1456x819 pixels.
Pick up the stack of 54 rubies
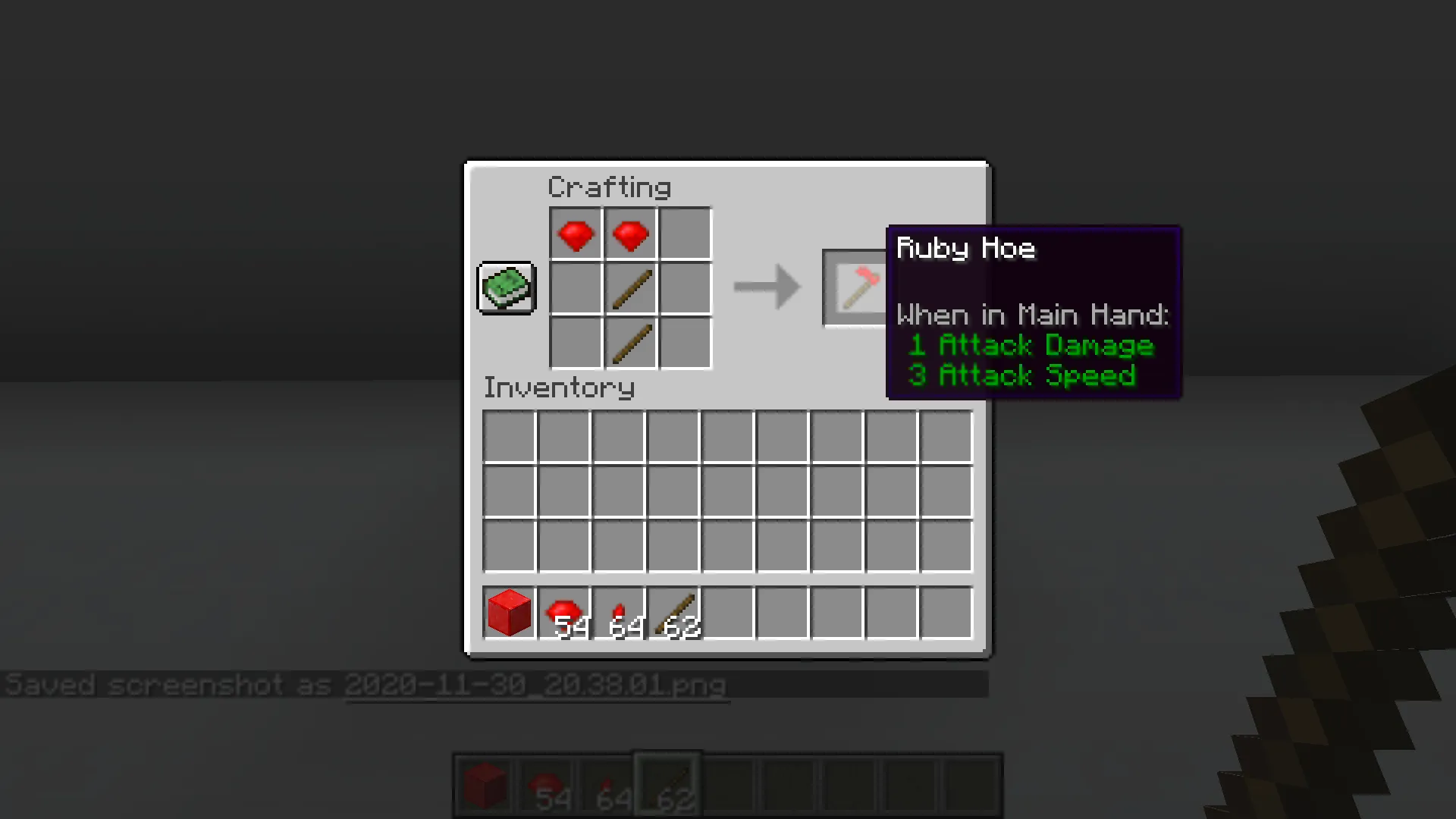coord(563,613)
